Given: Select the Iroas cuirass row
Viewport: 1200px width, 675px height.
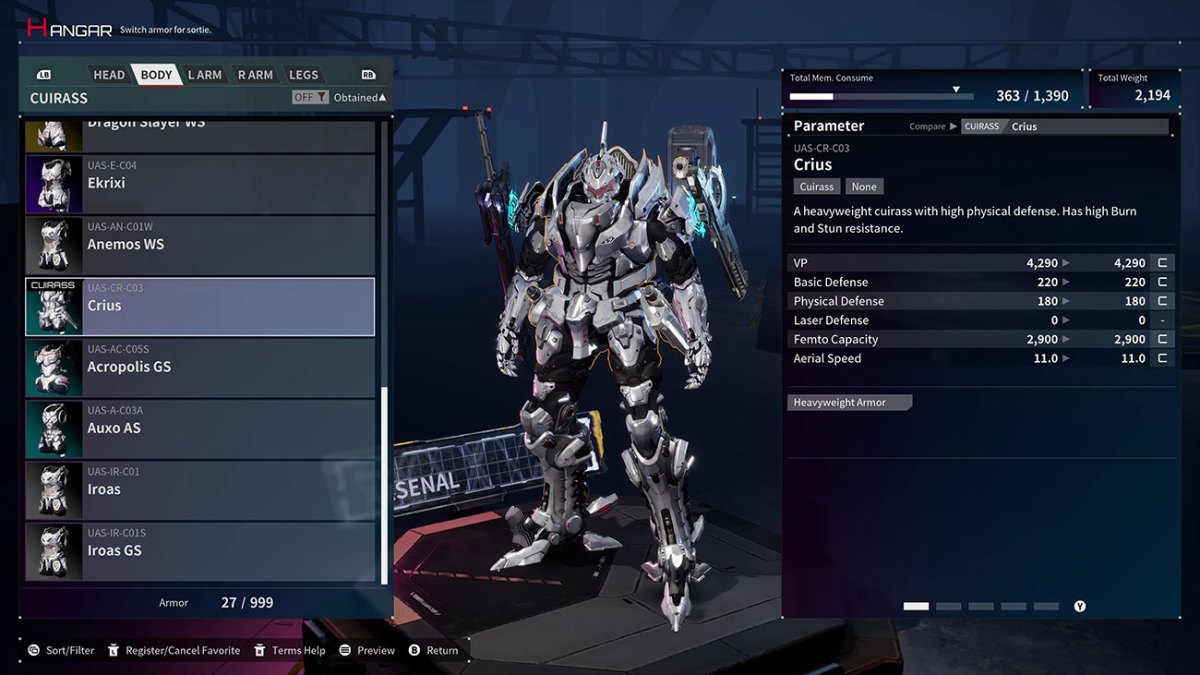Looking at the screenshot, I should (200, 490).
